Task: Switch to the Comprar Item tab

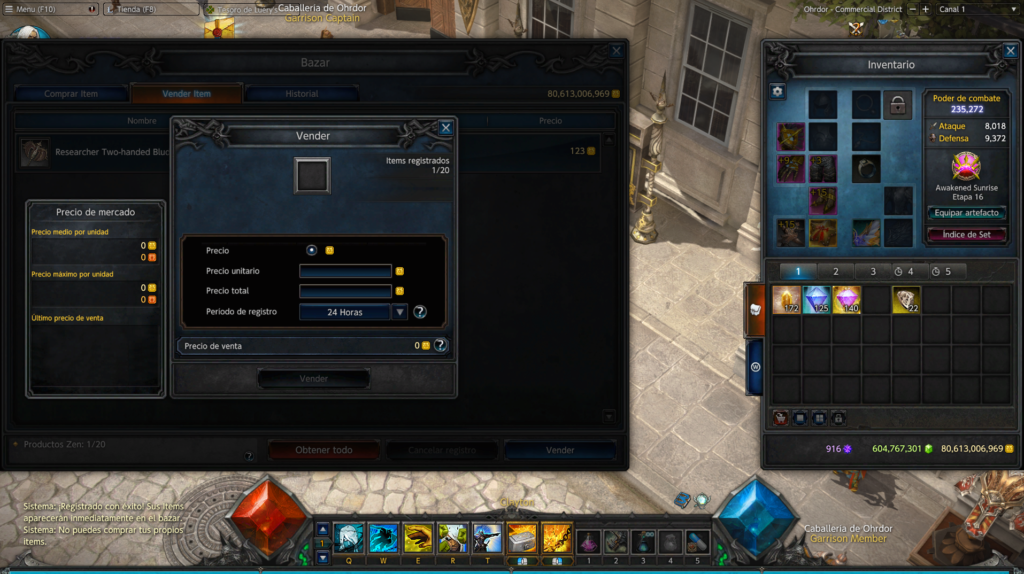Action: click(71, 94)
